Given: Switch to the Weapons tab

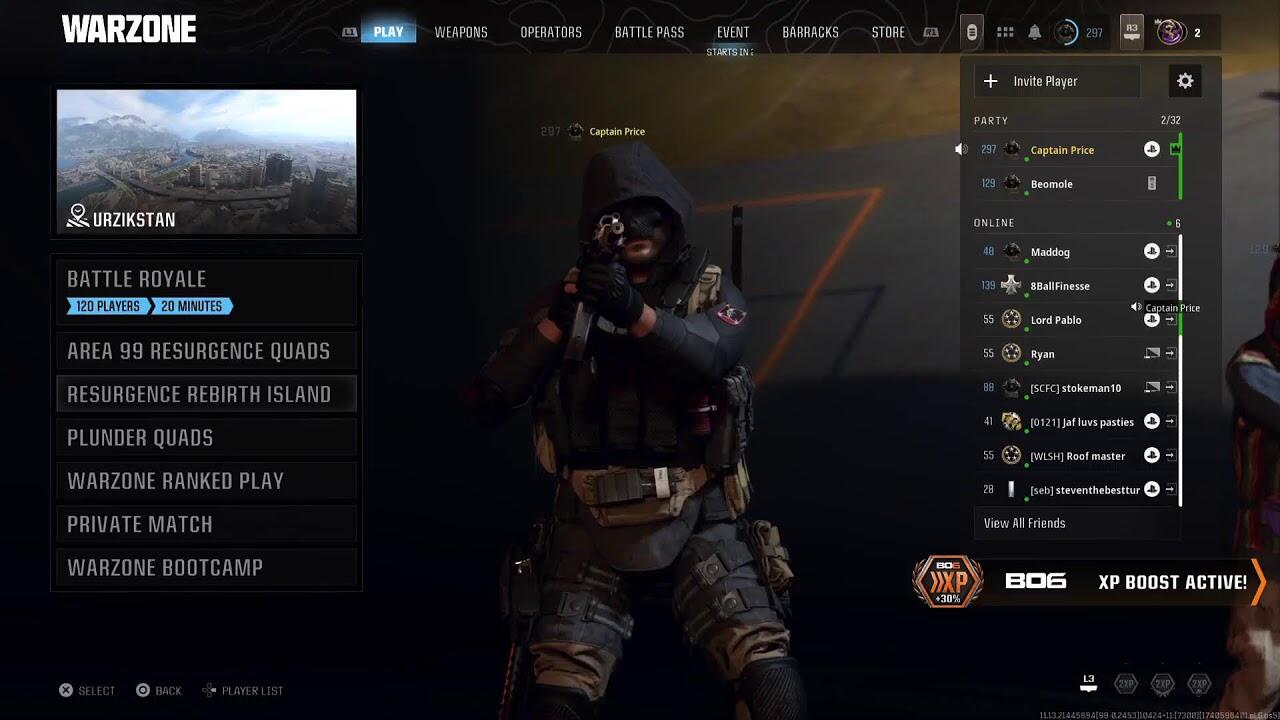Looking at the screenshot, I should (461, 32).
